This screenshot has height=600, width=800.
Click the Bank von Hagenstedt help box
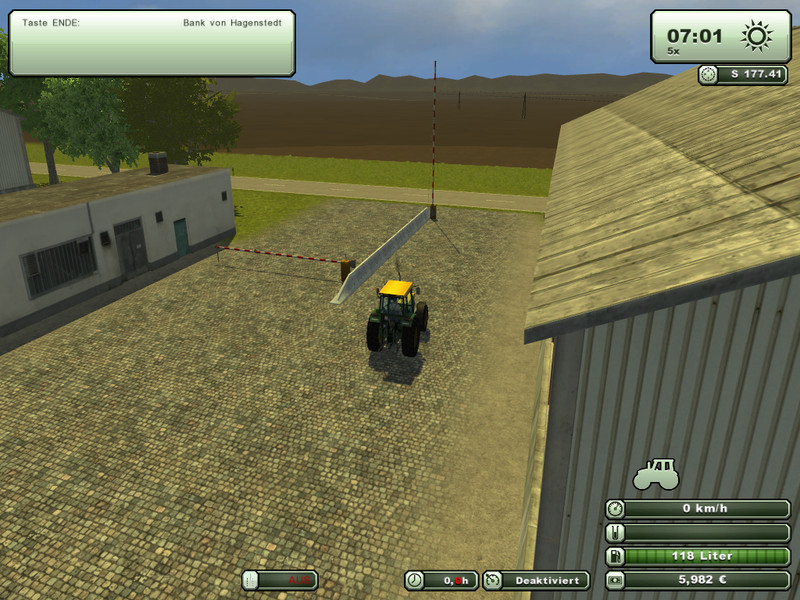pos(152,43)
